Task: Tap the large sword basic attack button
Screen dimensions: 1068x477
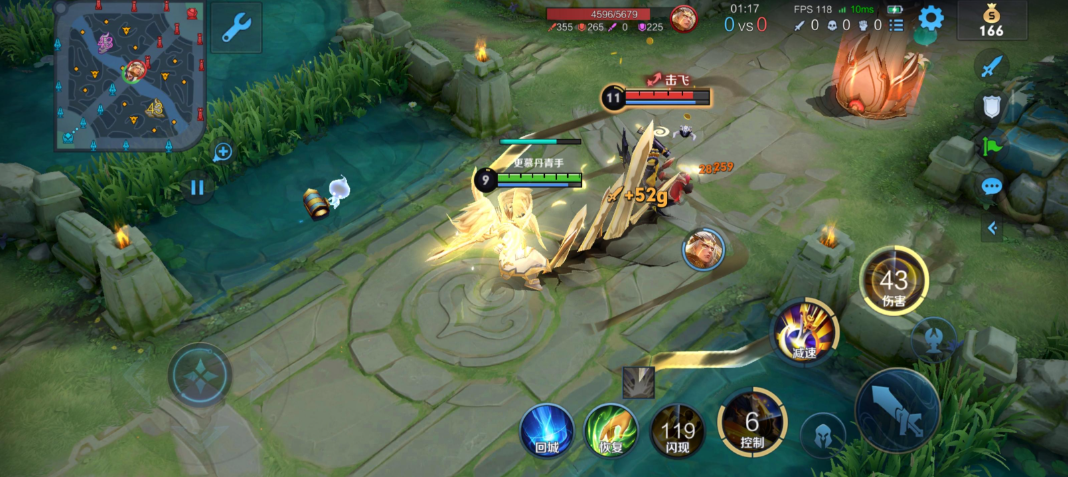Action: click(x=897, y=410)
